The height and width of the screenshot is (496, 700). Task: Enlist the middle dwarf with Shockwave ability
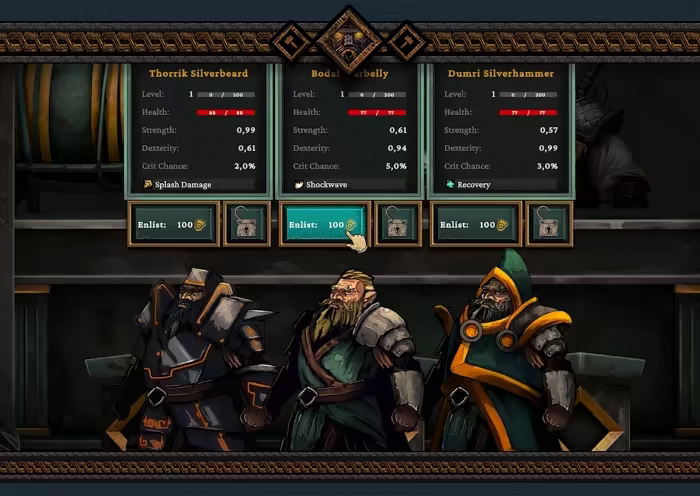point(324,225)
